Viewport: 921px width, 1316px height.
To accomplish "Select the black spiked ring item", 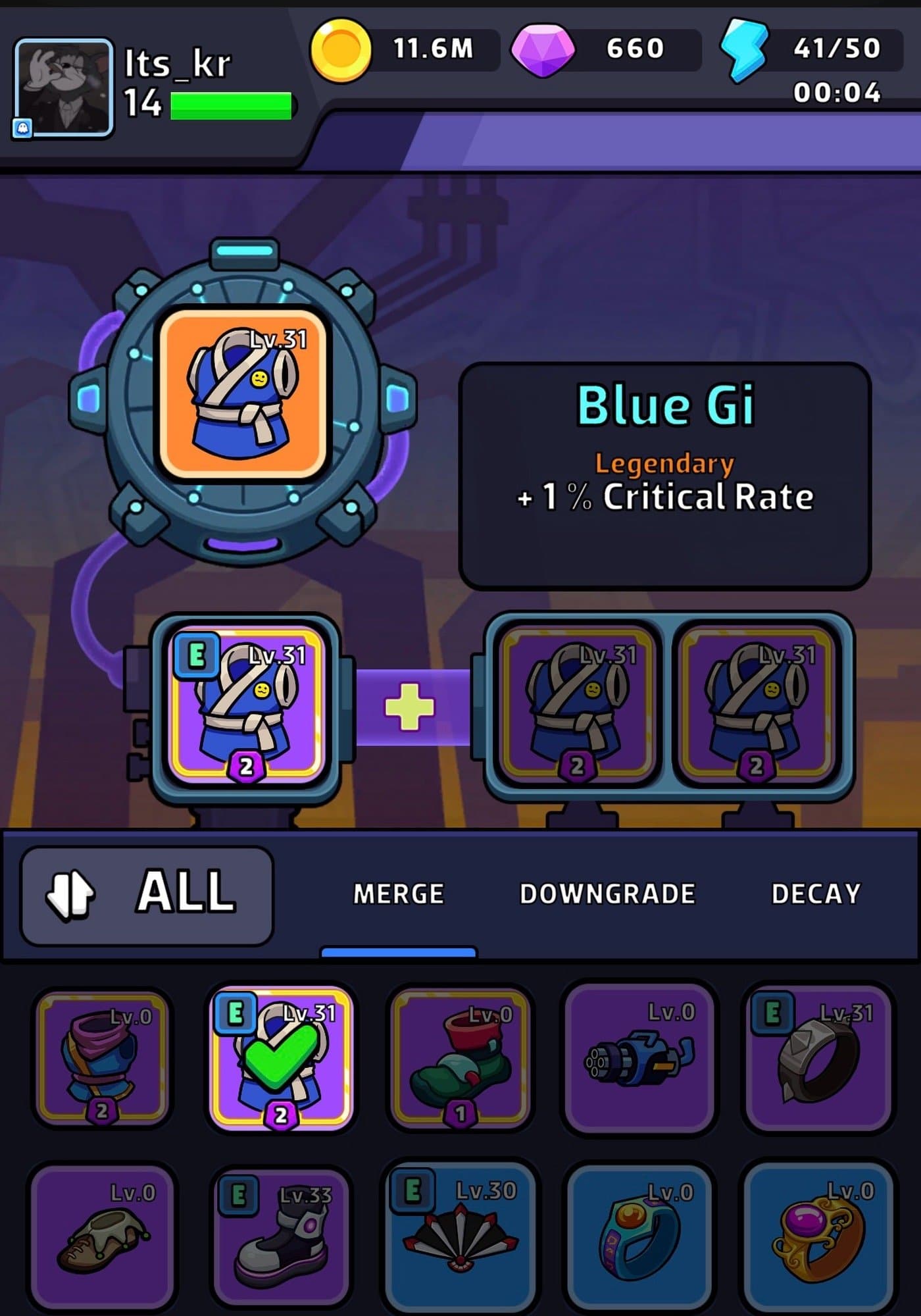I will tap(818, 1057).
